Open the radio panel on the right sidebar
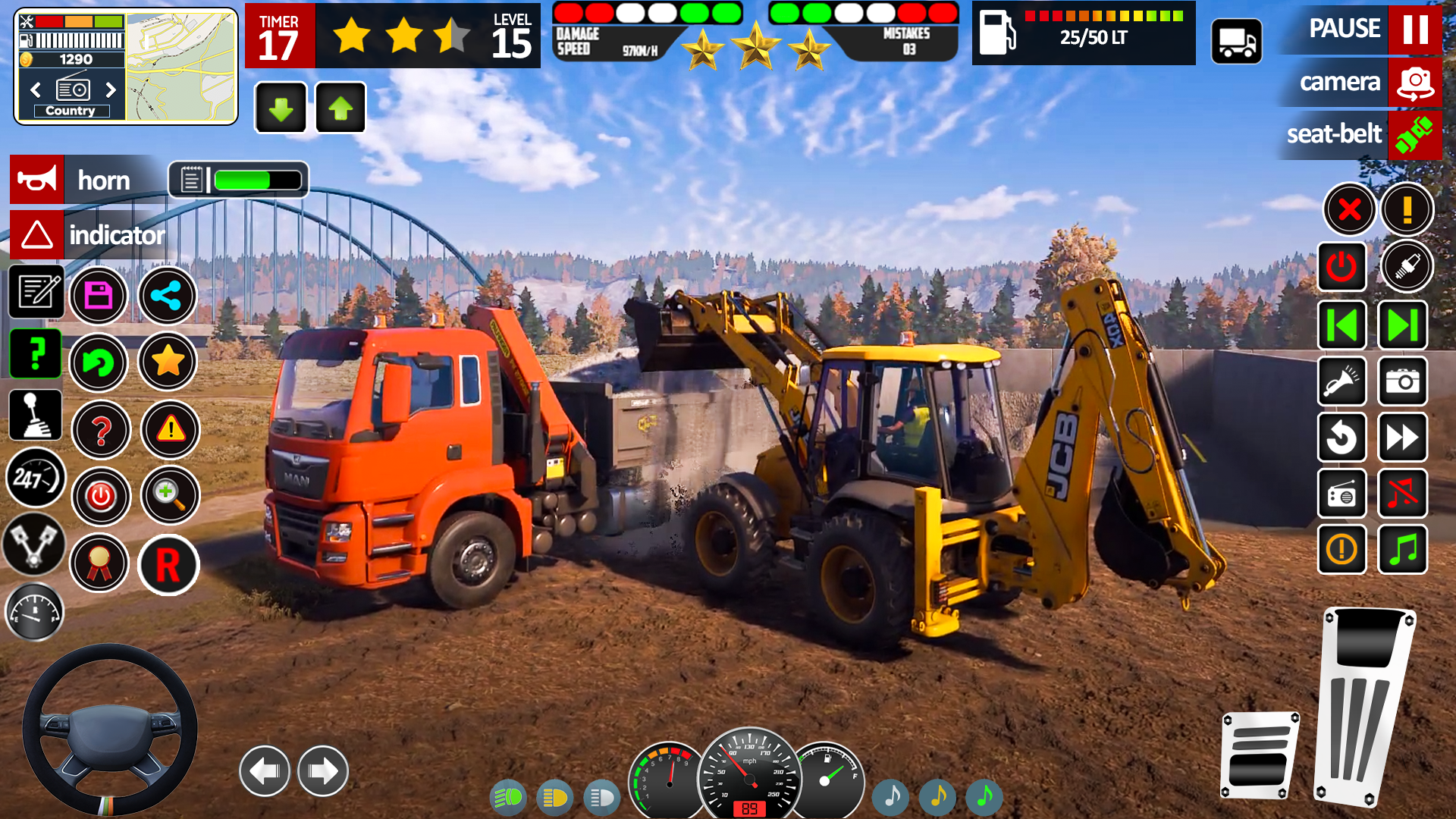The height and width of the screenshot is (819, 1456). (1341, 494)
